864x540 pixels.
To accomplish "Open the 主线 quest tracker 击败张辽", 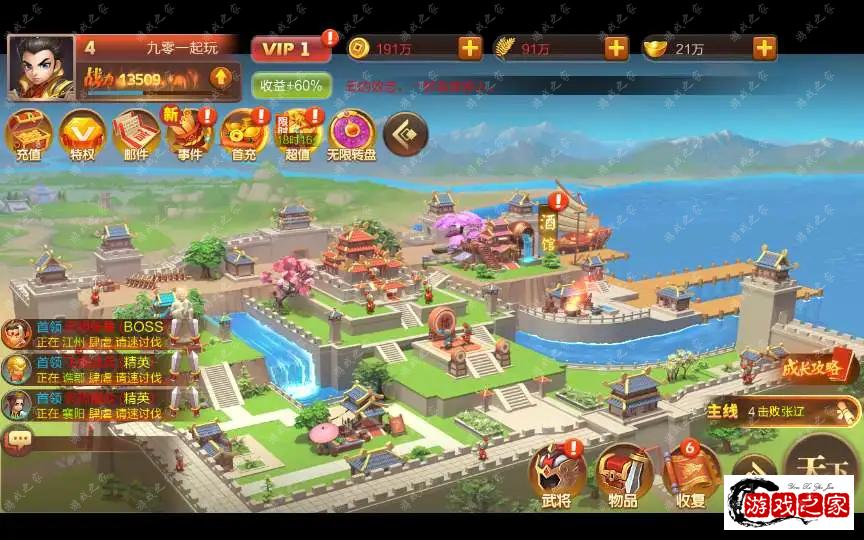I will (x=782, y=411).
